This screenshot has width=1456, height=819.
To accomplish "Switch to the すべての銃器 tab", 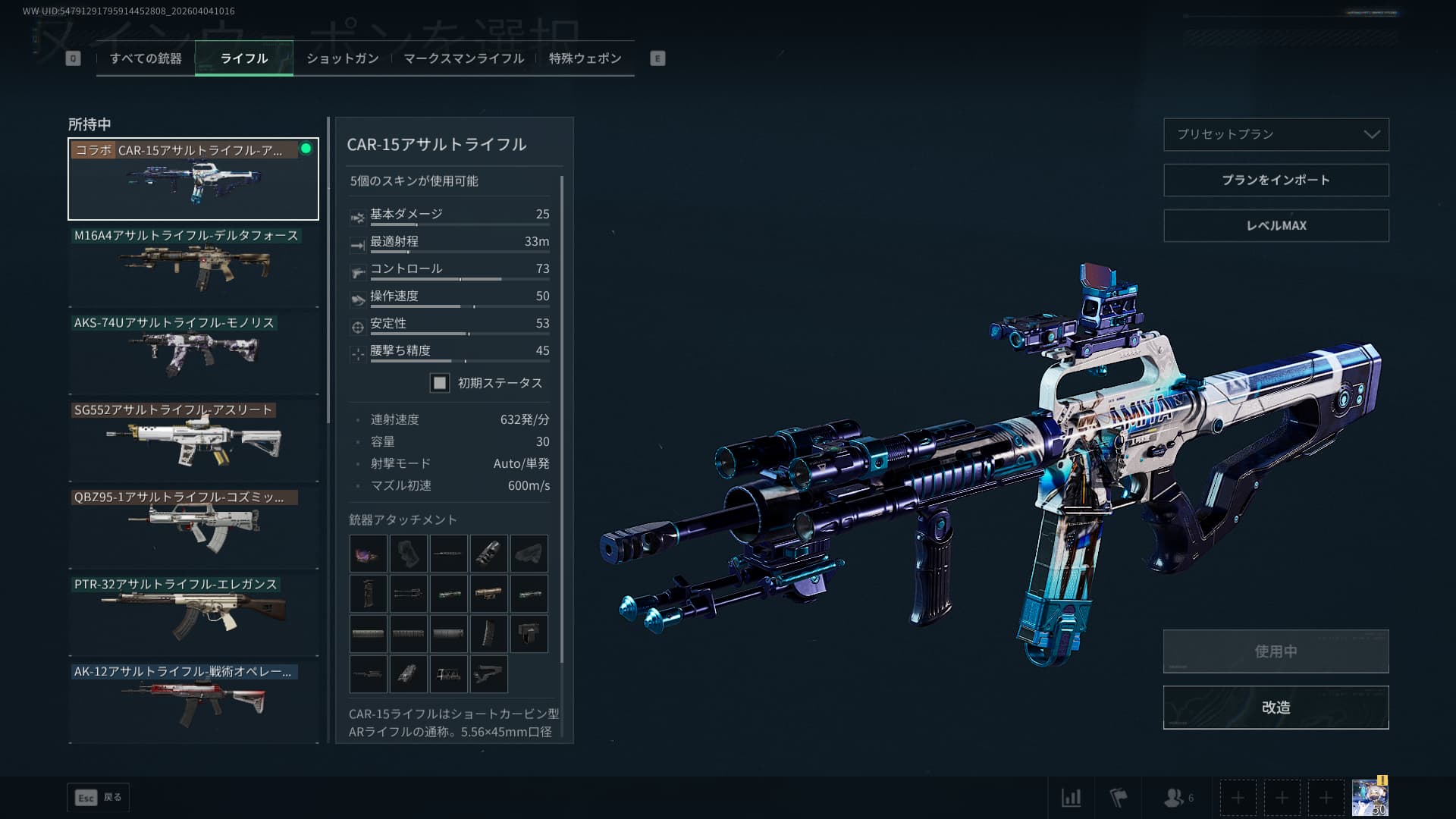I will (x=146, y=58).
